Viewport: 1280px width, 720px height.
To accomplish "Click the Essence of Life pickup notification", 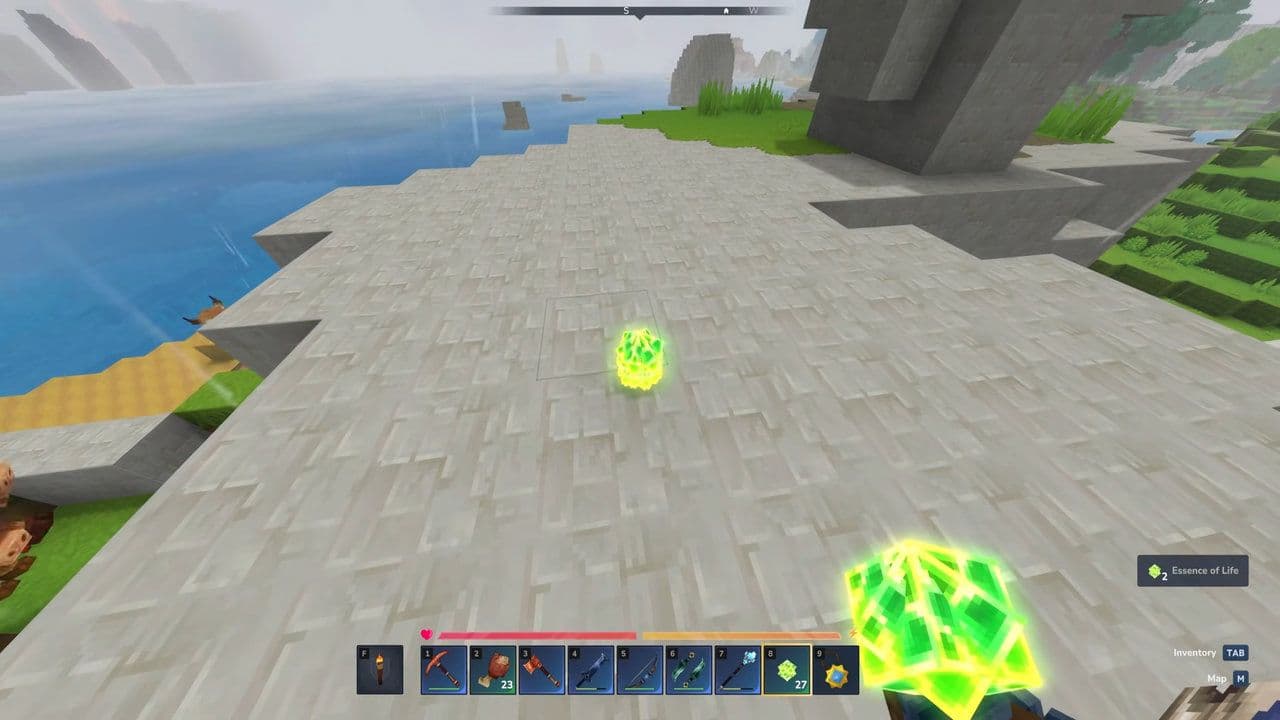I will pyautogui.click(x=1192, y=570).
